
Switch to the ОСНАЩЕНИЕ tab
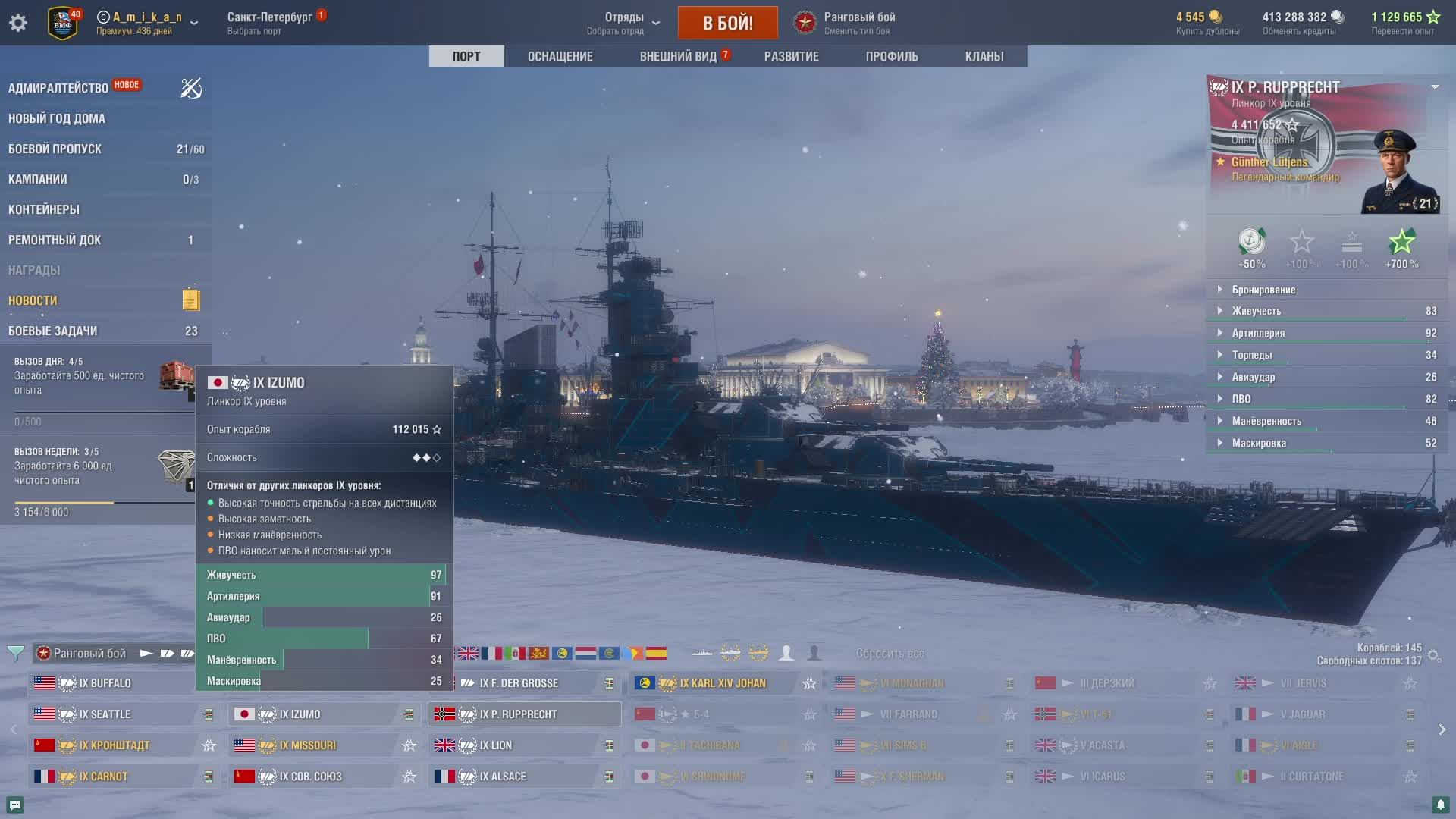(560, 56)
